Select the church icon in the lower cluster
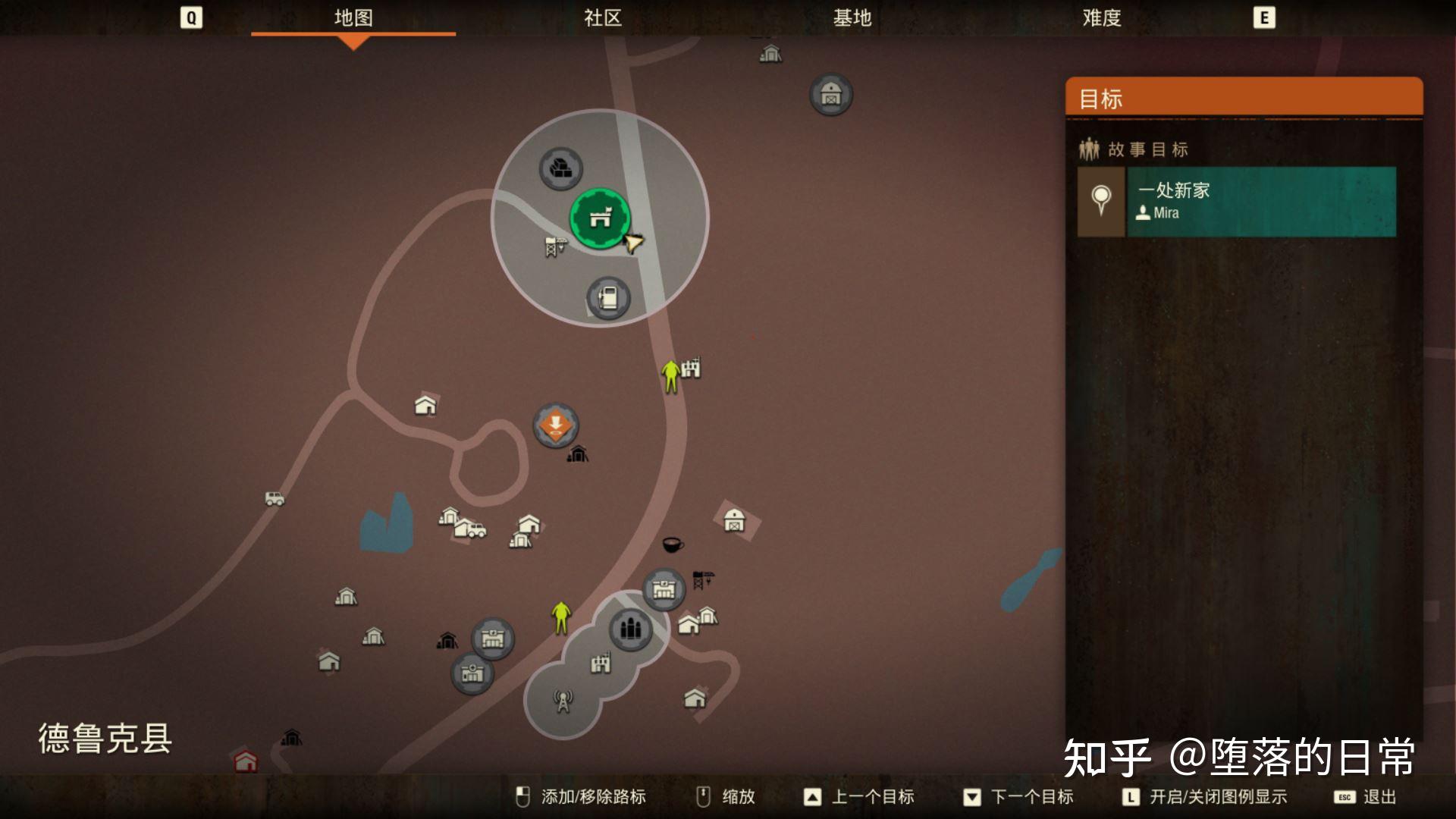Screen dimensions: 1456x819 click(631, 628)
